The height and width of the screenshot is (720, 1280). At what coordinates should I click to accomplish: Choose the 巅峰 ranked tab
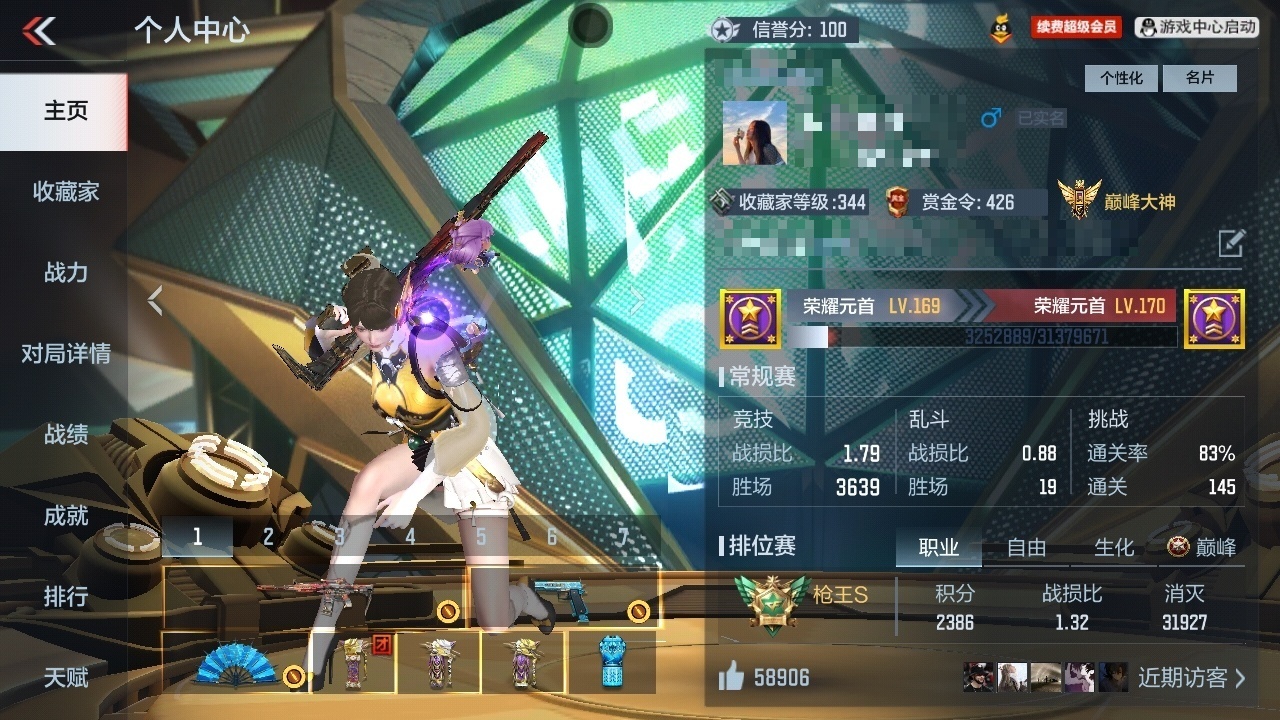tap(1202, 547)
